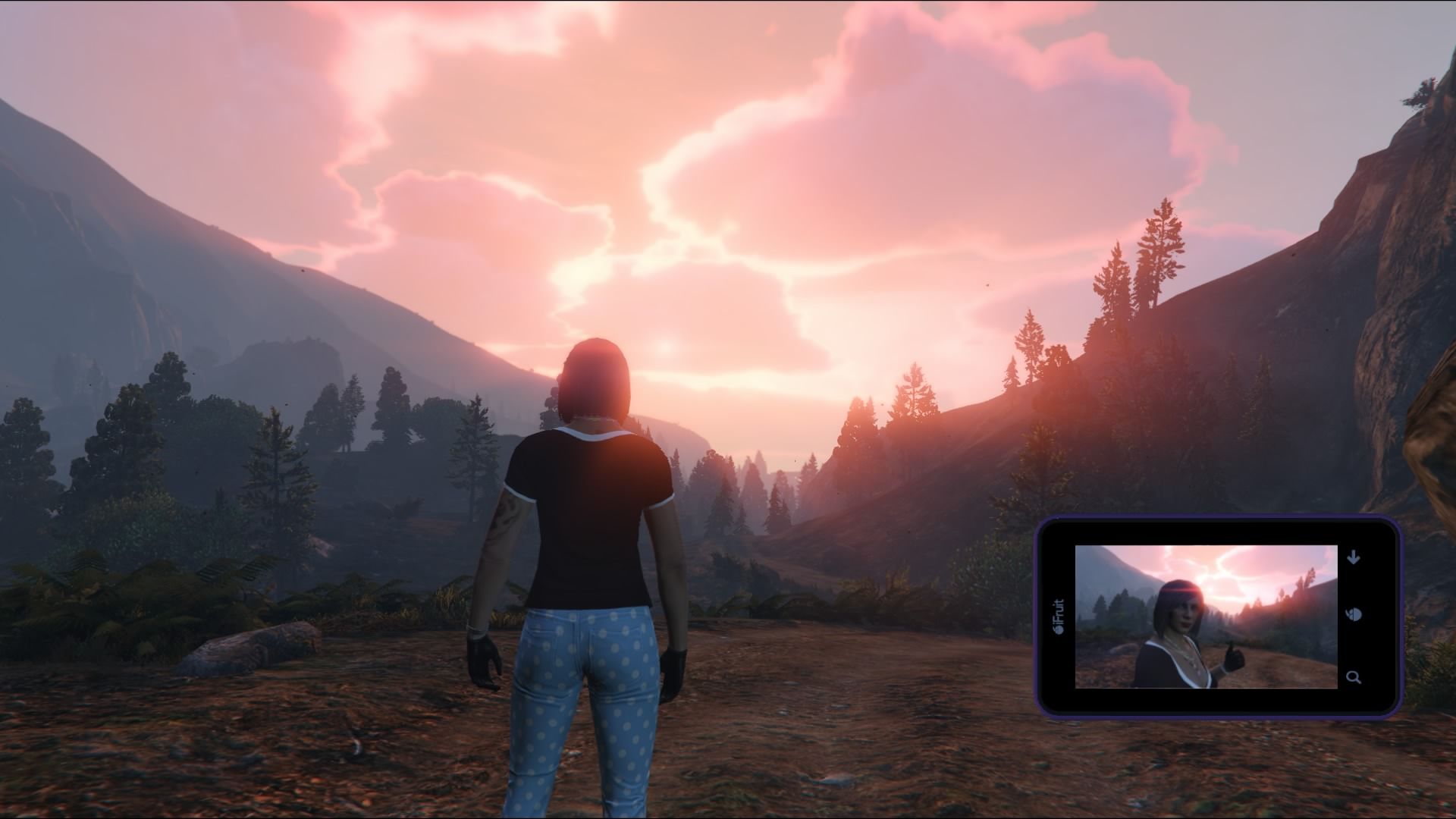Screen dimensions: 1456x819
Task: Tap the magnifying glass icon on the phone
Action: (x=1354, y=677)
